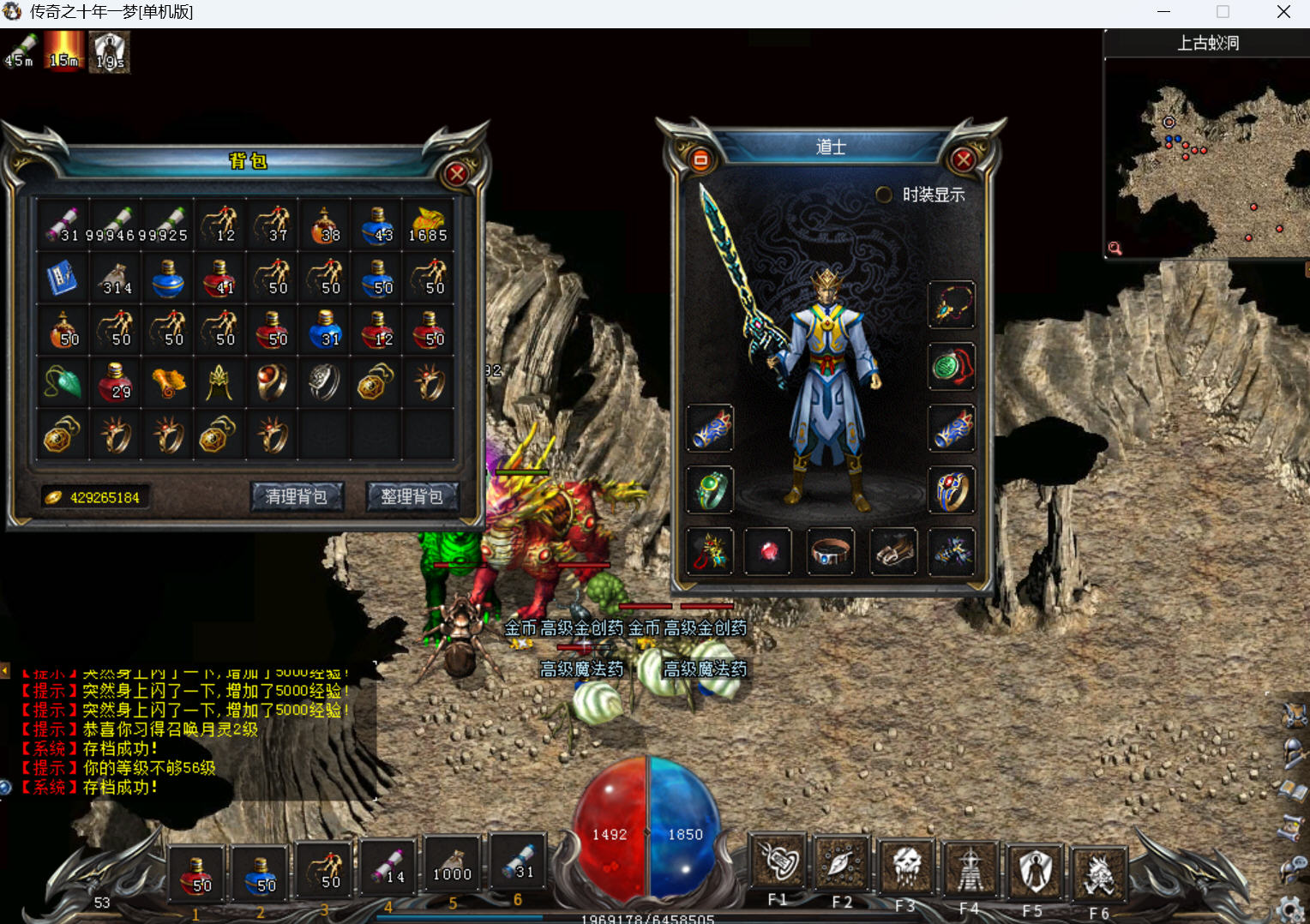
Task: Close the 道士 character panel
Action: 964,159
